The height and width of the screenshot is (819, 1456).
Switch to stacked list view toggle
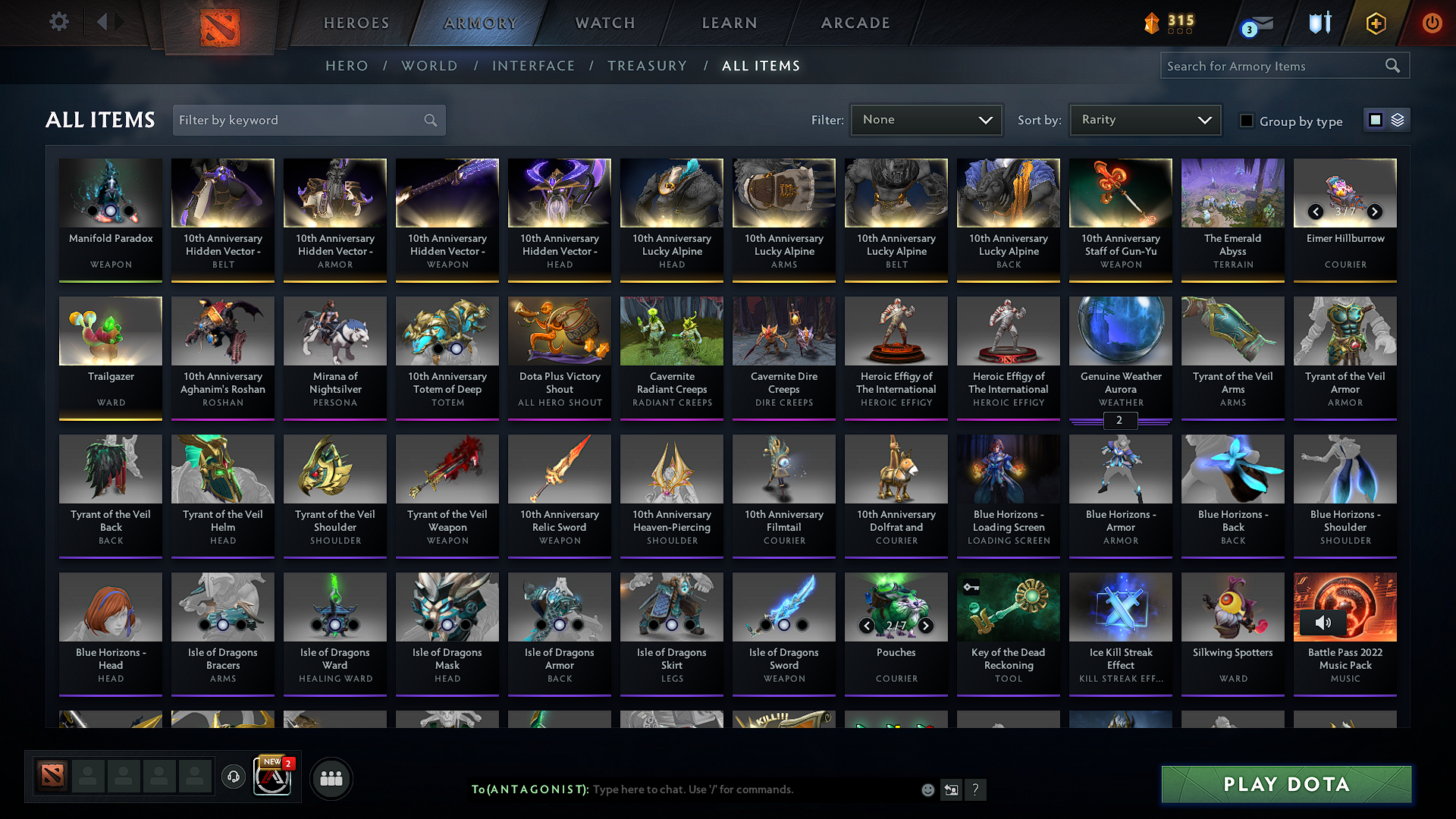[1397, 120]
